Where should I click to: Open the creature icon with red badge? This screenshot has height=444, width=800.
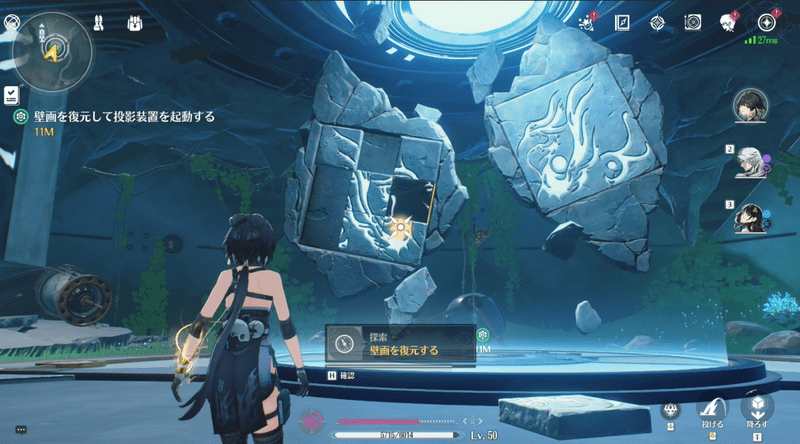coord(728,22)
